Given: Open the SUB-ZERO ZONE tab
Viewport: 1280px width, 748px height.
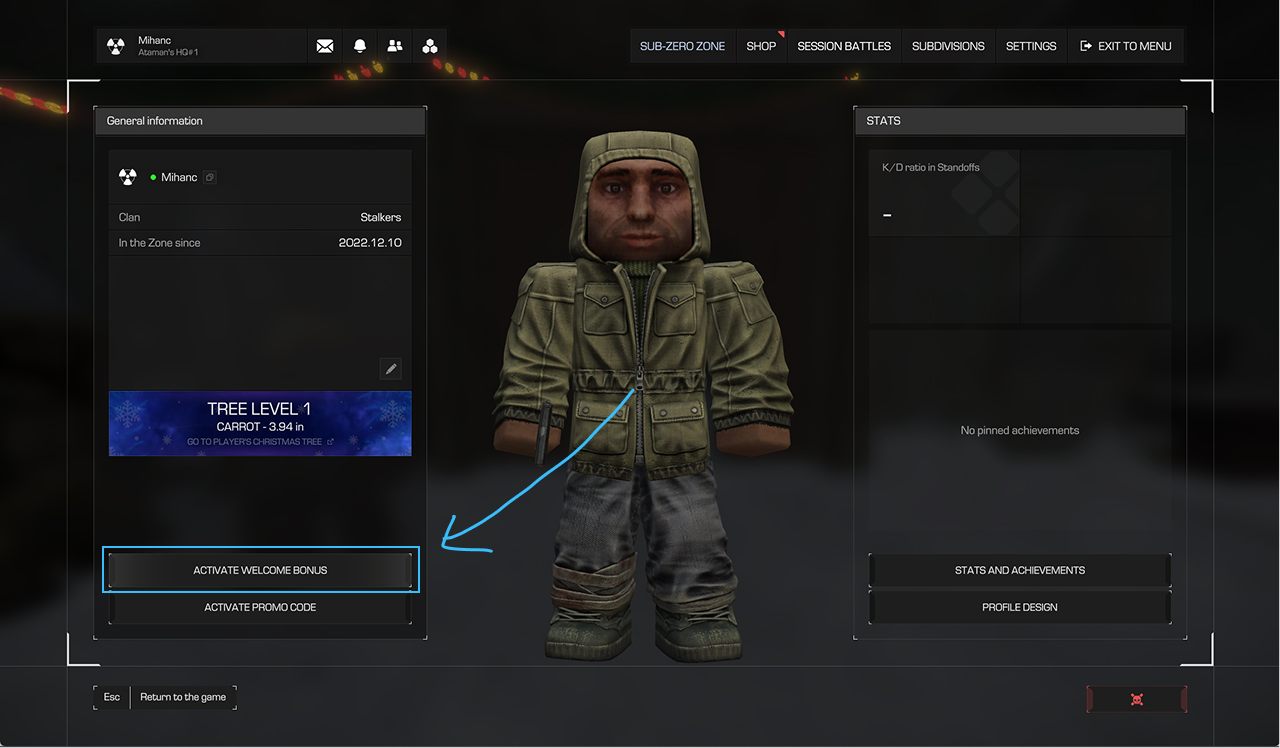Looking at the screenshot, I should (682, 46).
